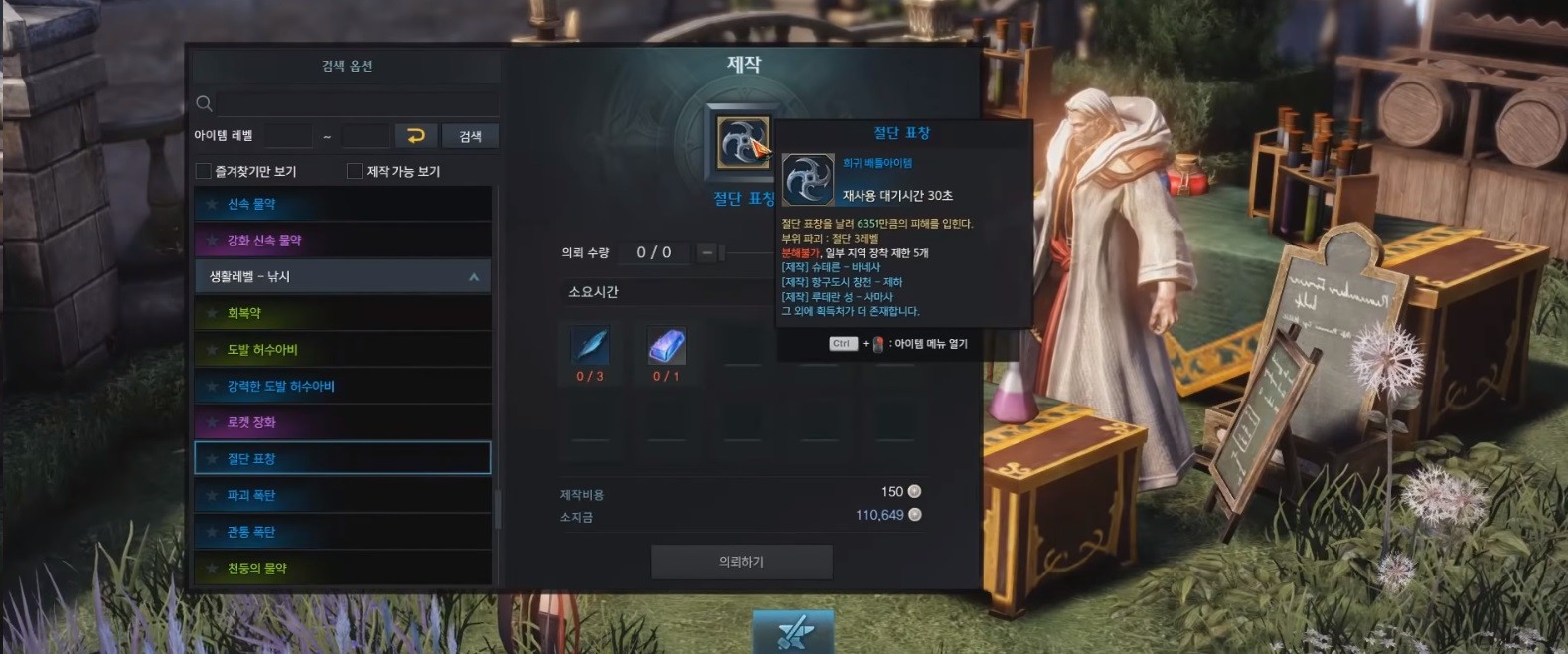Click the blue ingot material slot
1568x654 pixels.
click(x=666, y=347)
